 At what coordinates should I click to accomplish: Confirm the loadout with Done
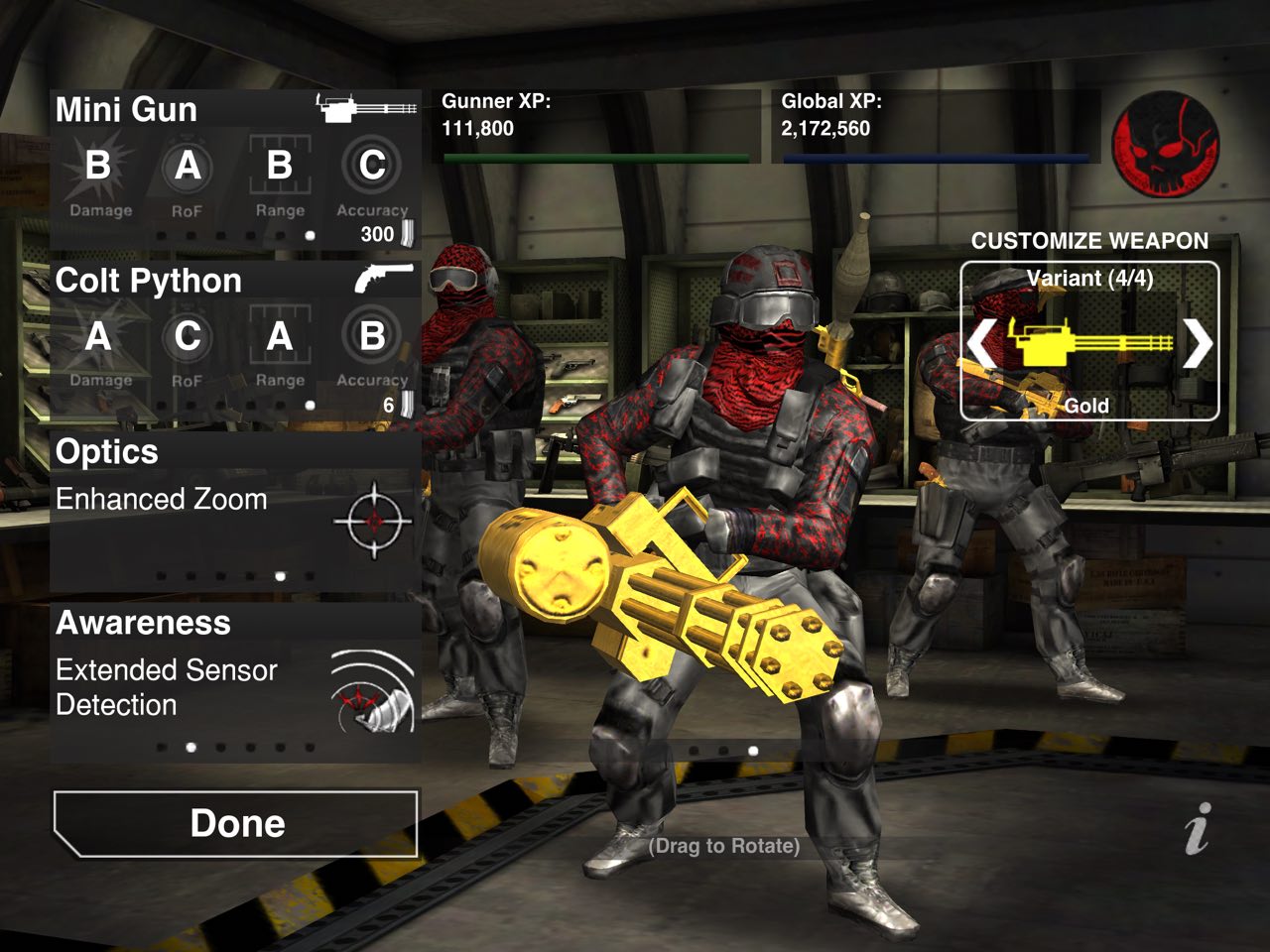point(236,823)
